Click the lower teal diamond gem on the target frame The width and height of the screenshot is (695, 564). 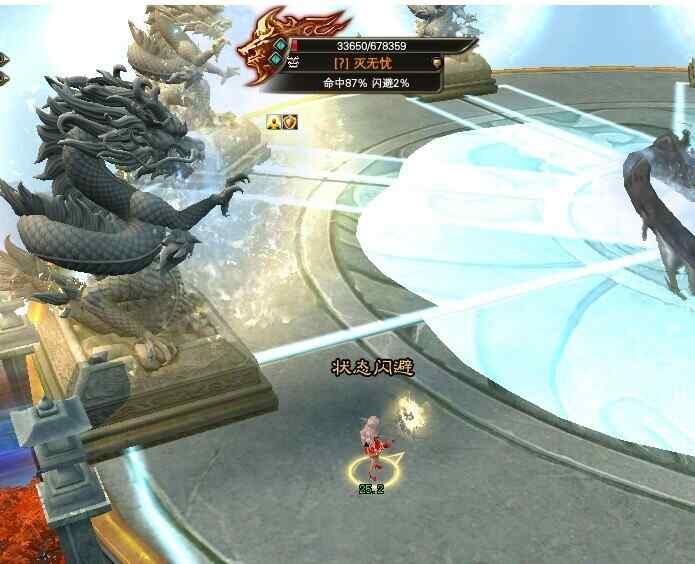coord(276,60)
